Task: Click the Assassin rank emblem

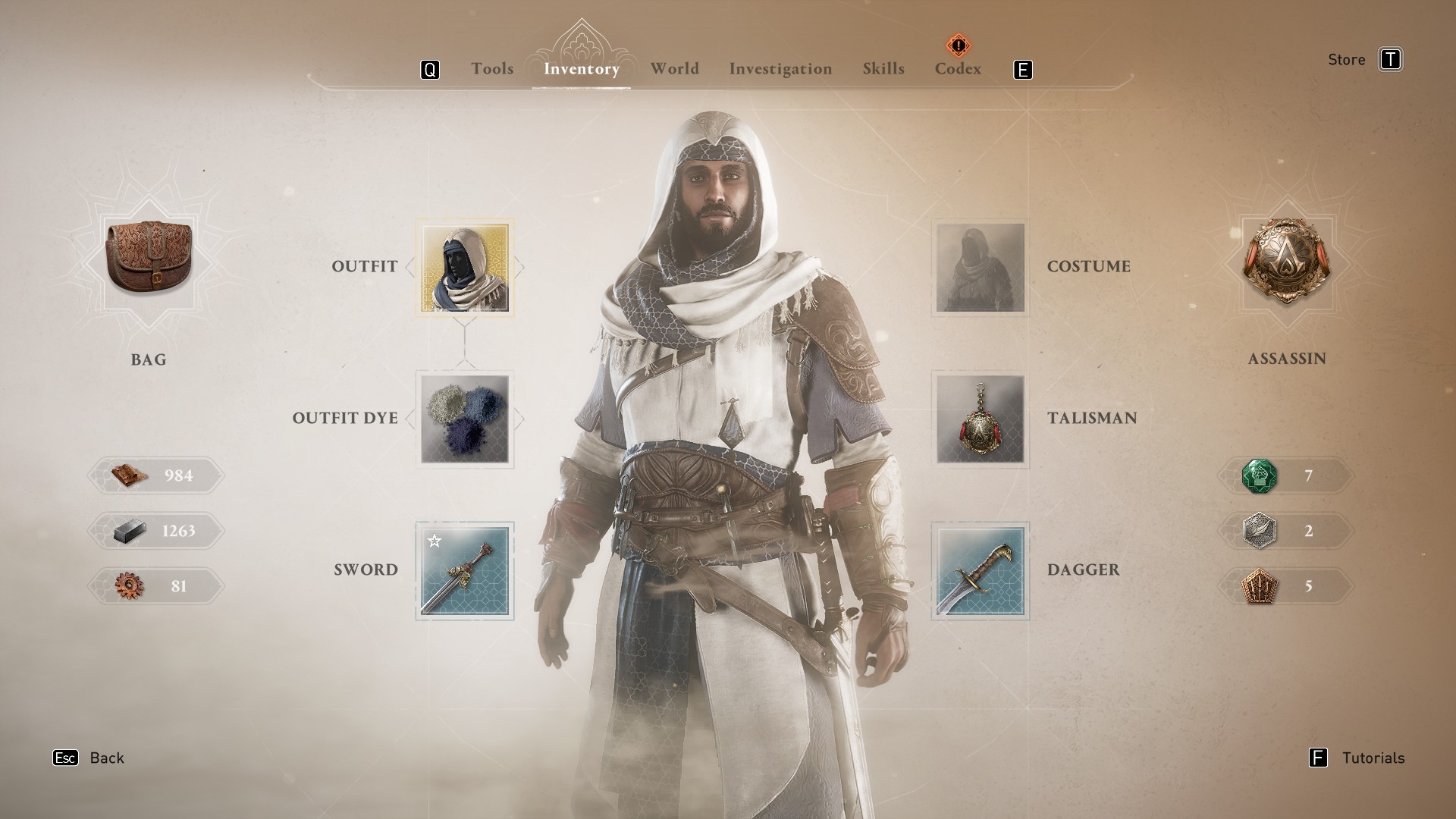Action: [x=1286, y=262]
